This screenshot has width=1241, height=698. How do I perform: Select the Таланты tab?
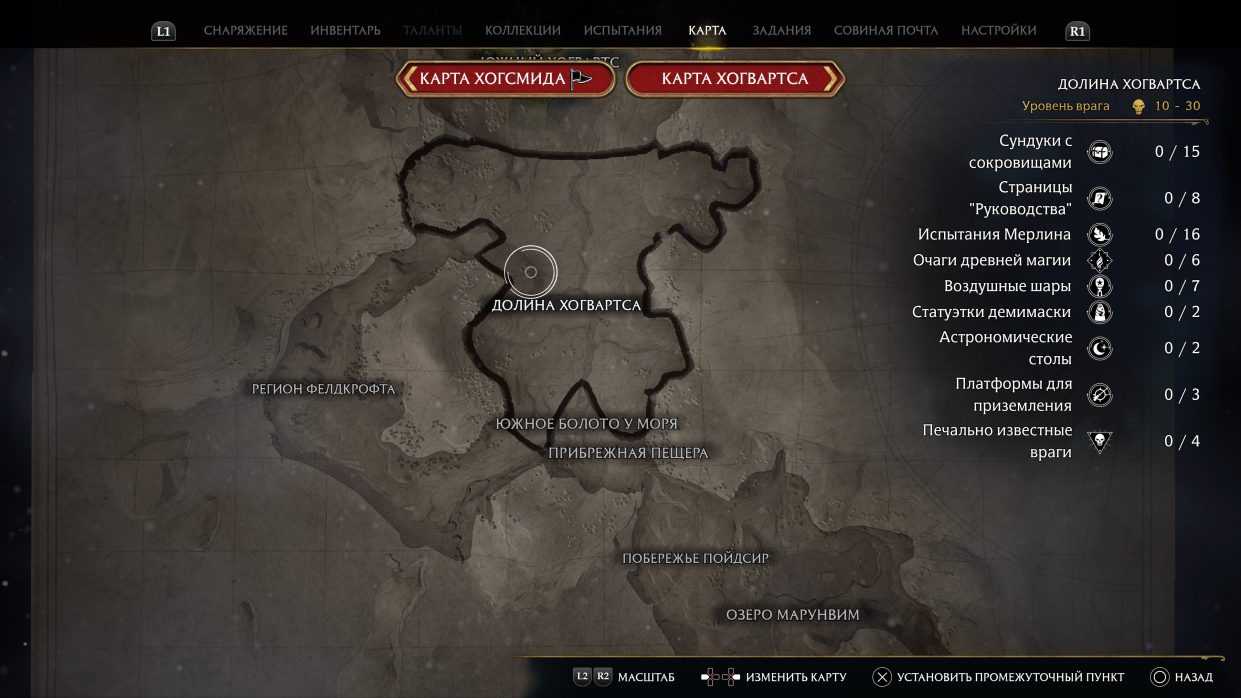coord(432,31)
